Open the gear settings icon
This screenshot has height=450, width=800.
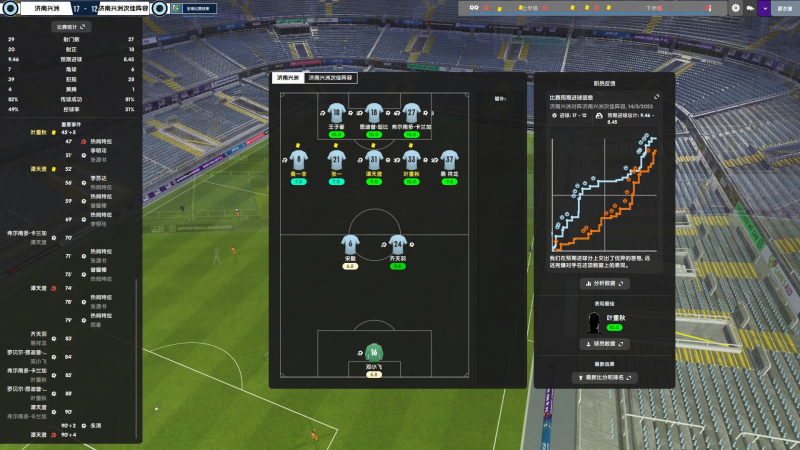[x=736, y=8]
